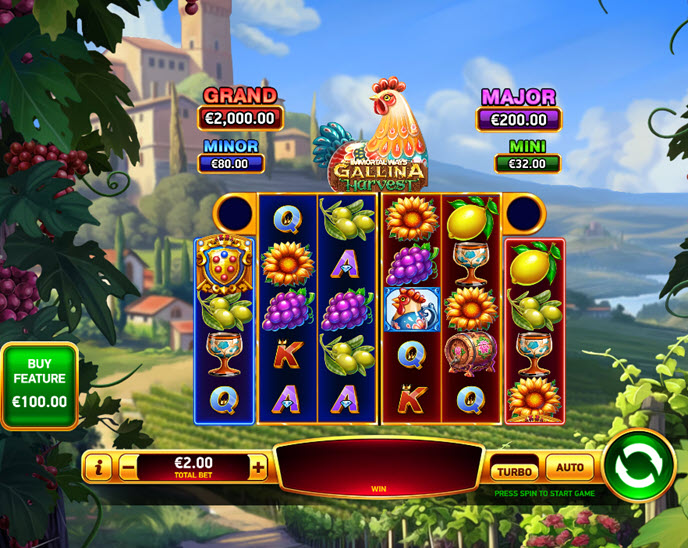Open the Auto spin options

pos(569,467)
